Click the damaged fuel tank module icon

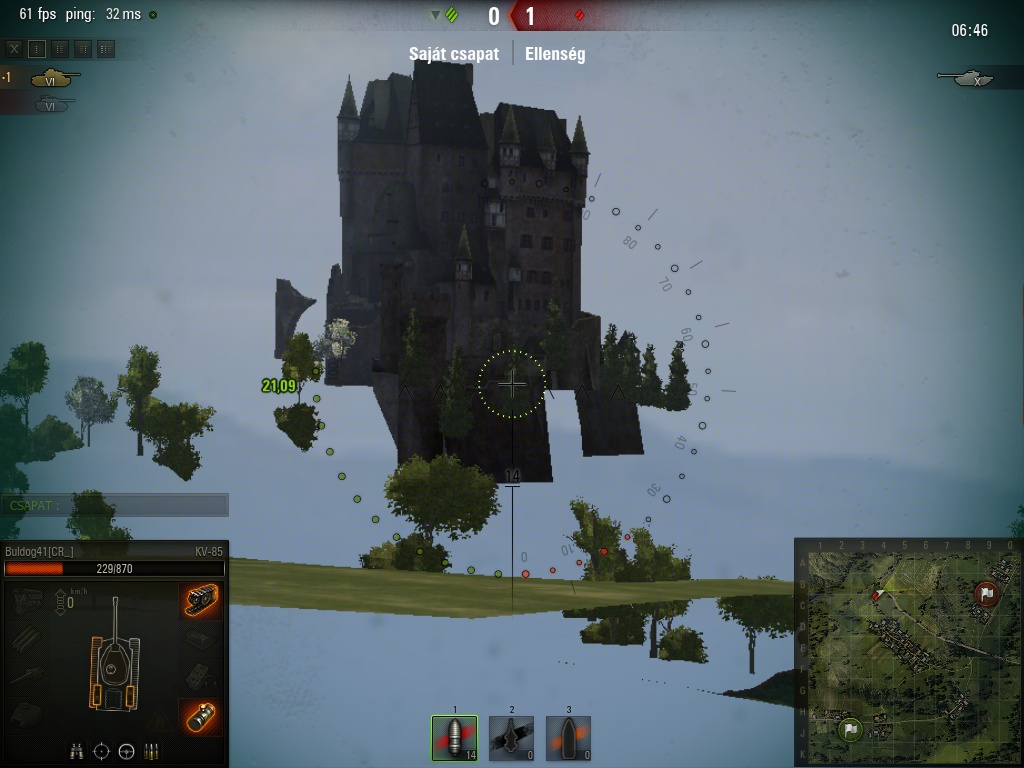click(202, 717)
